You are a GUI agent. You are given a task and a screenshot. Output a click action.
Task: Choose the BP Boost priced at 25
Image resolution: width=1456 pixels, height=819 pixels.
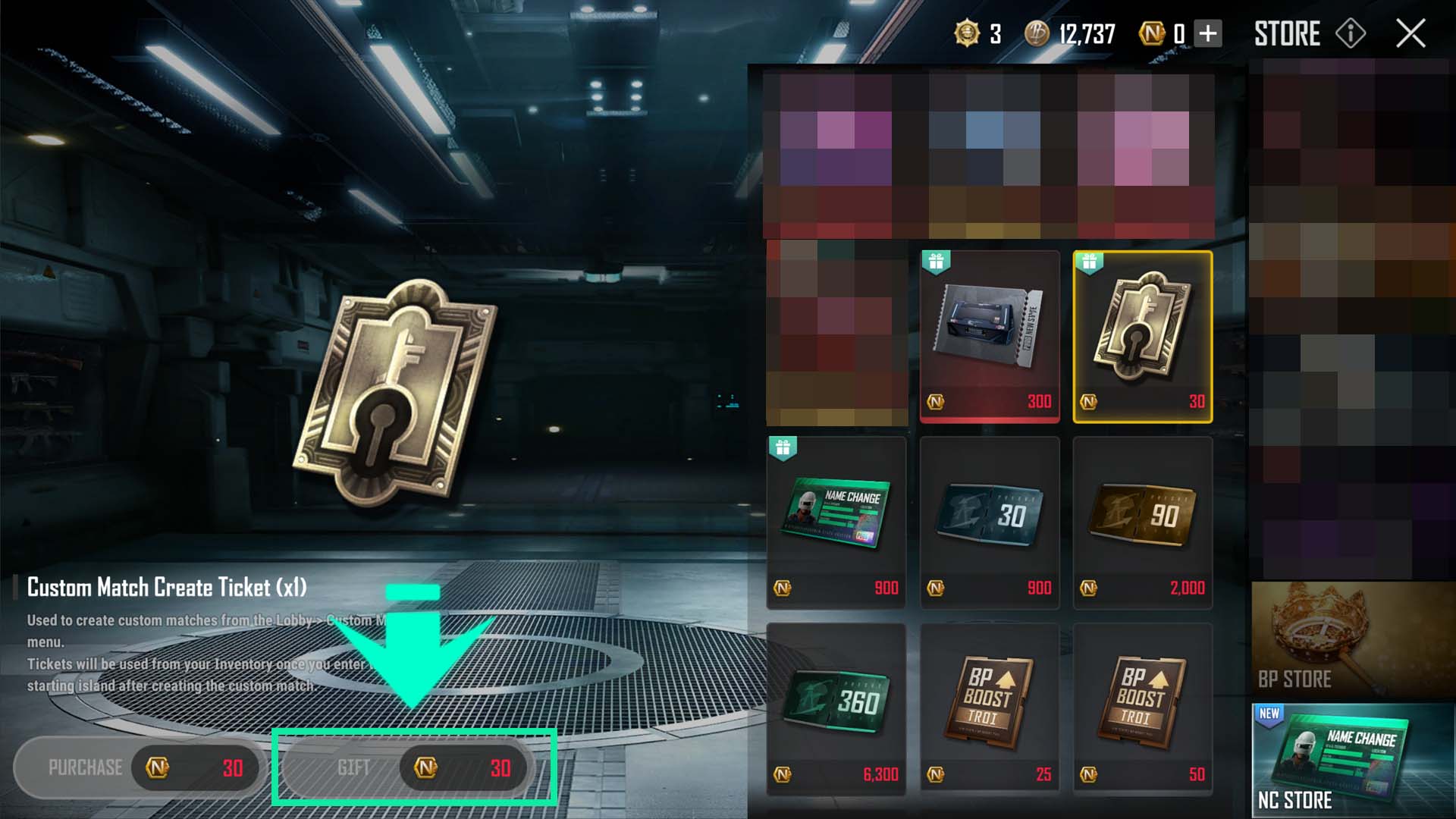pos(989,709)
